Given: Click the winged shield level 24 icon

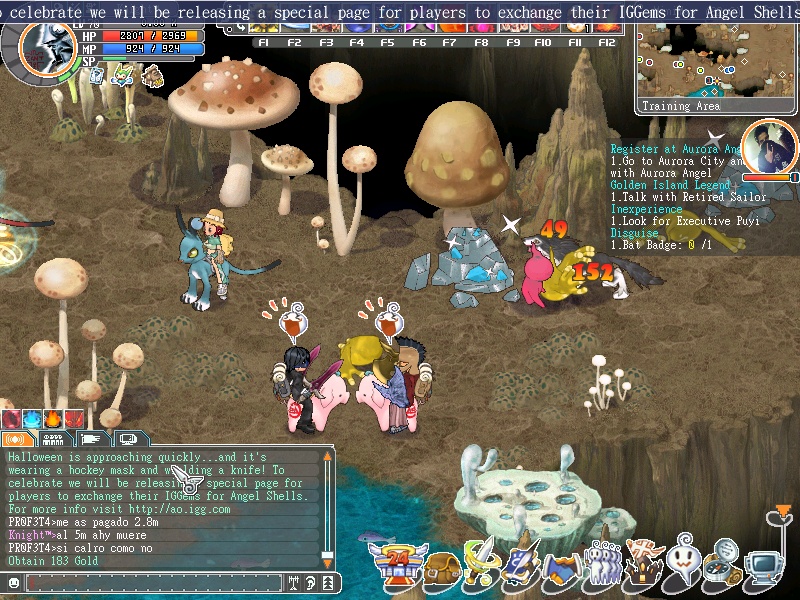Looking at the screenshot, I should click(x=398, y=565).
